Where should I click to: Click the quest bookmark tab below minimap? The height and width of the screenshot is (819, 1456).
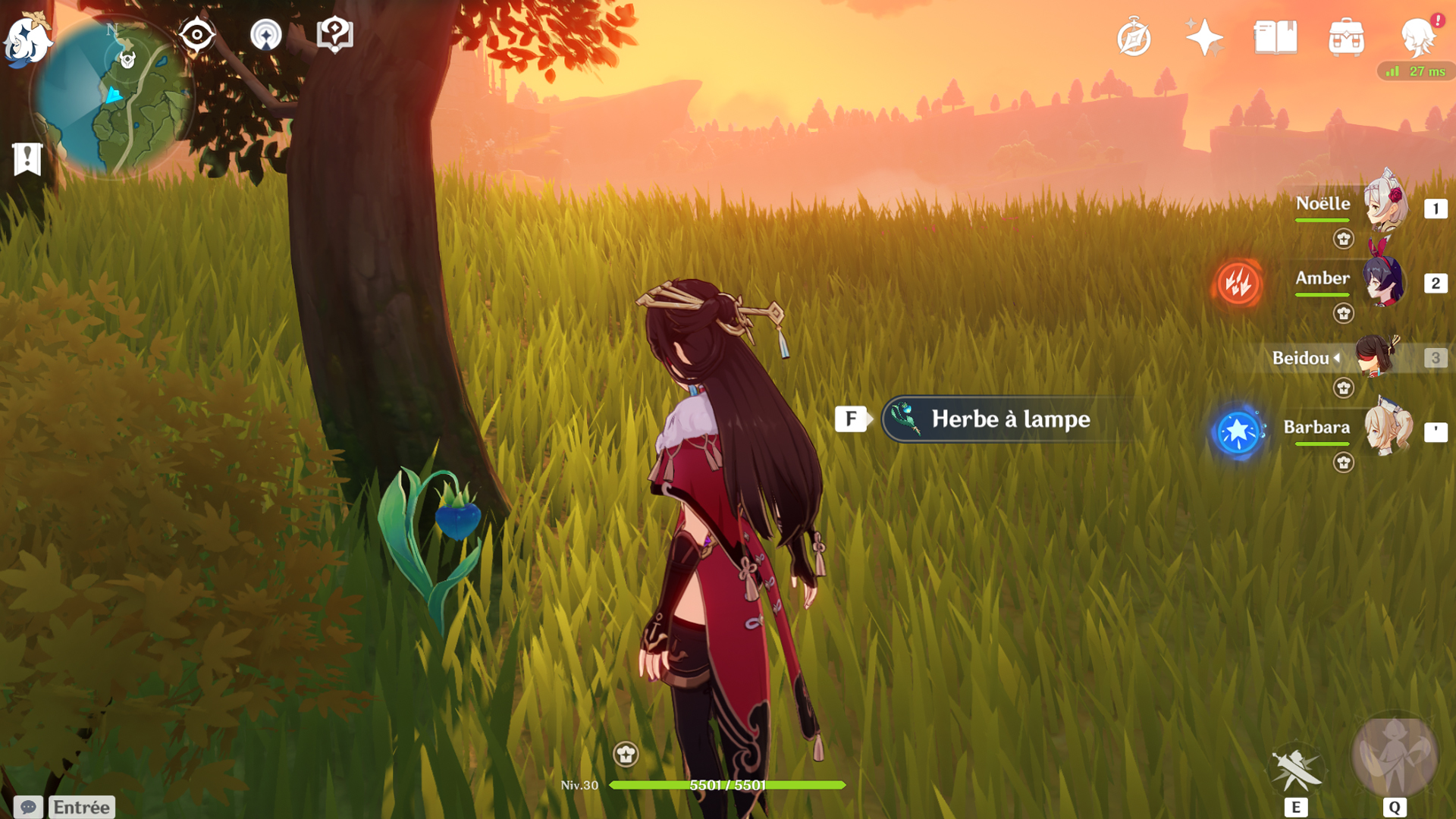(x=27, y=158)
